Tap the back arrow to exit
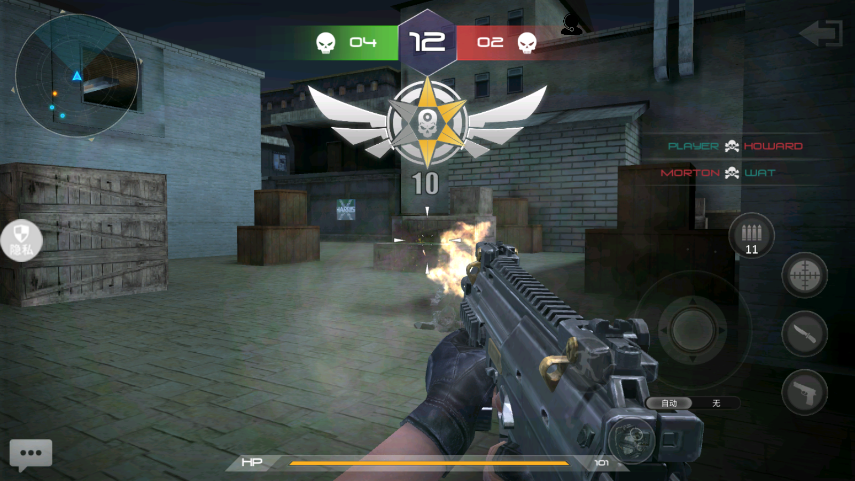The height and width of the screenshot is (481, 855). [820, 34]
